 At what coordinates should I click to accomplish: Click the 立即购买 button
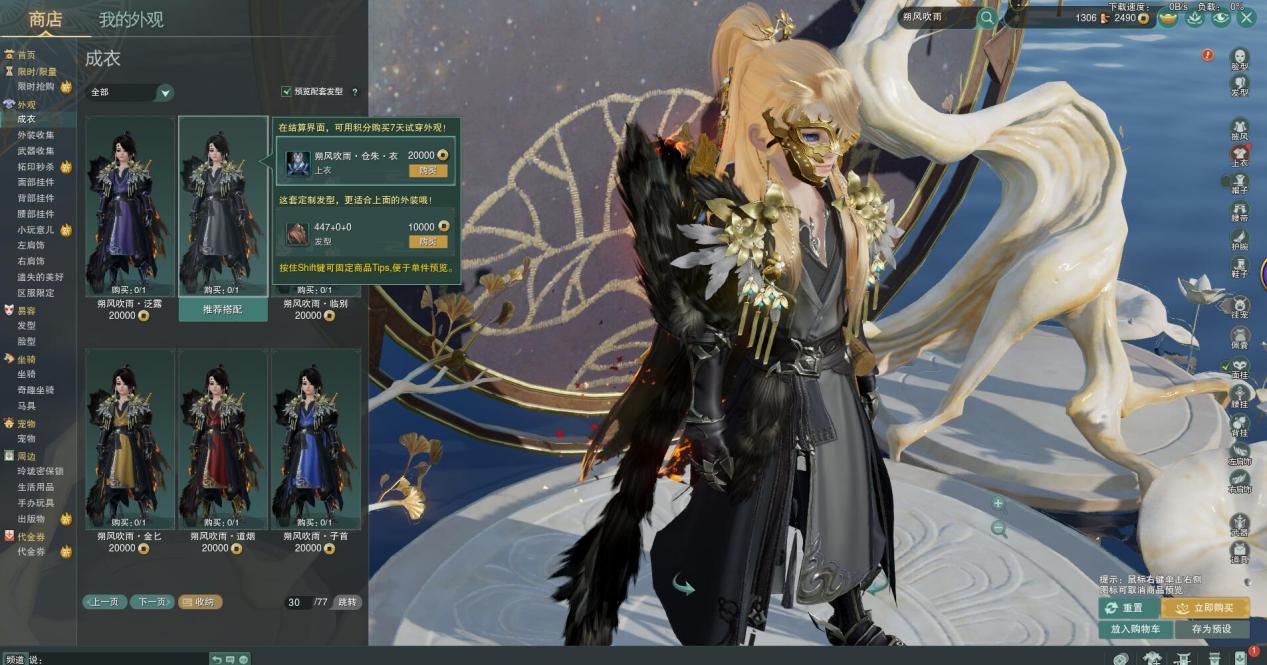coord(1205,608)
